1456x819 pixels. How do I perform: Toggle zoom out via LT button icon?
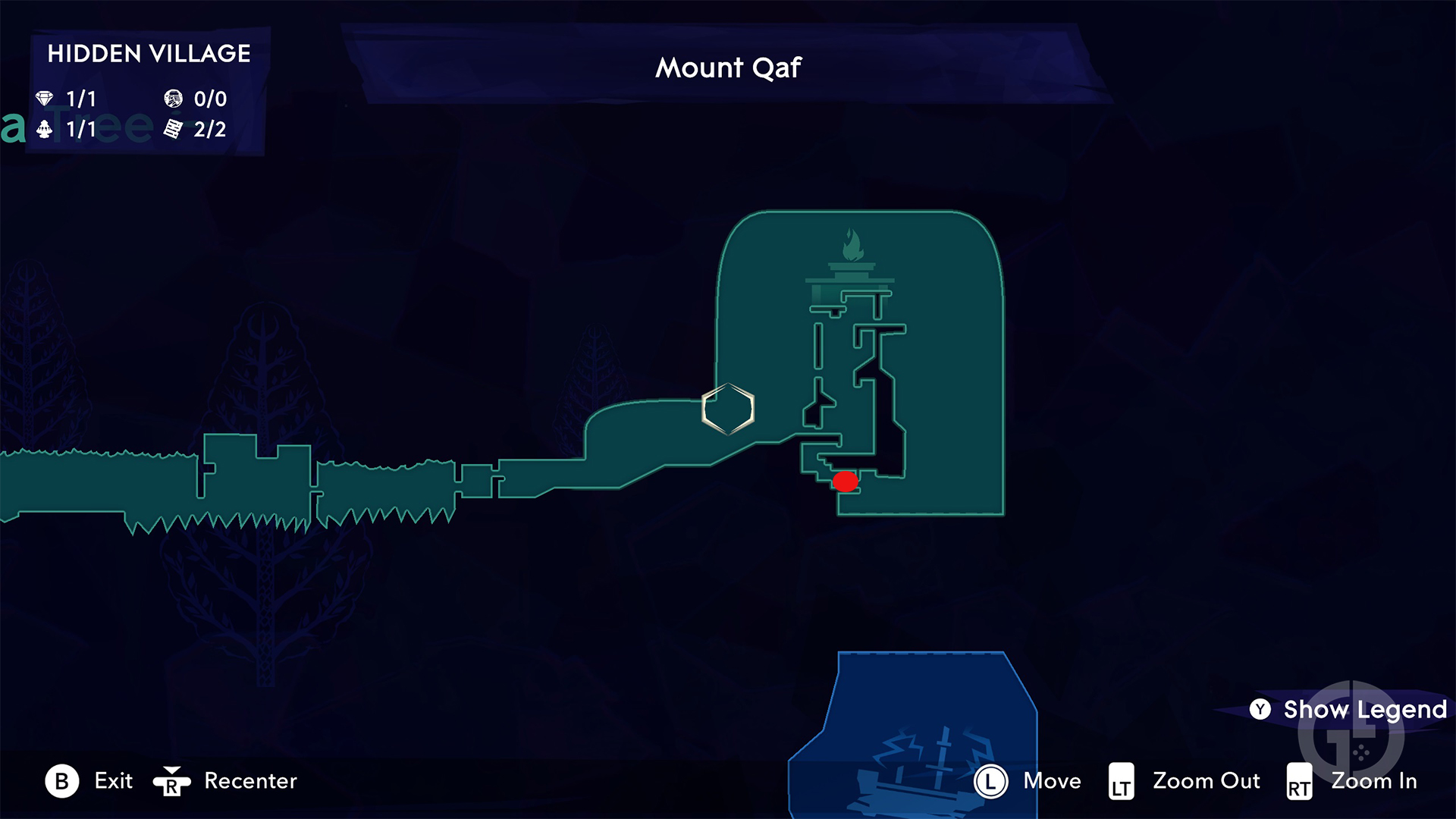1120,781
